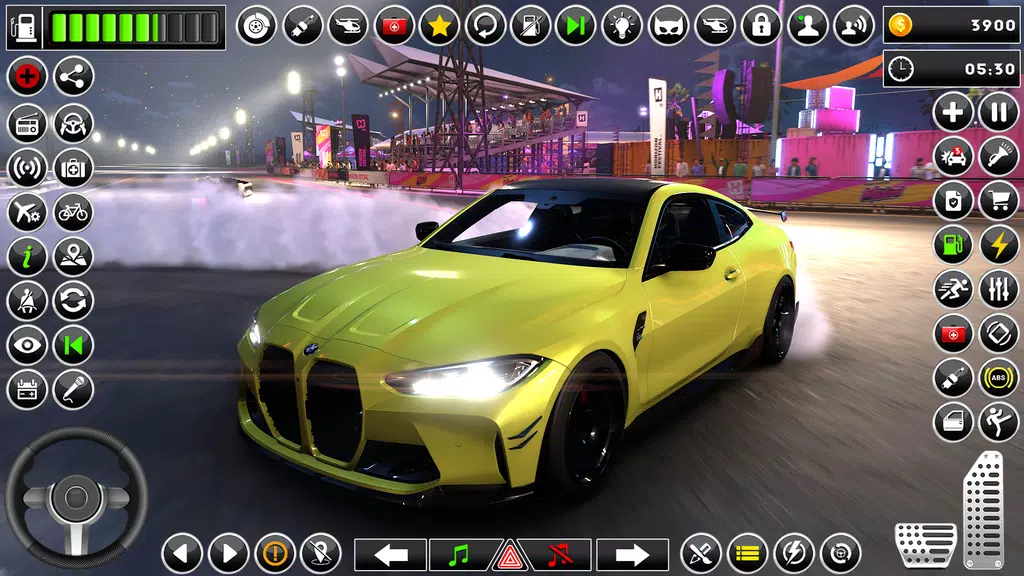The image size is (1024, 576).
Task: Click the eye view icon
Action: (x=27, y=345)
